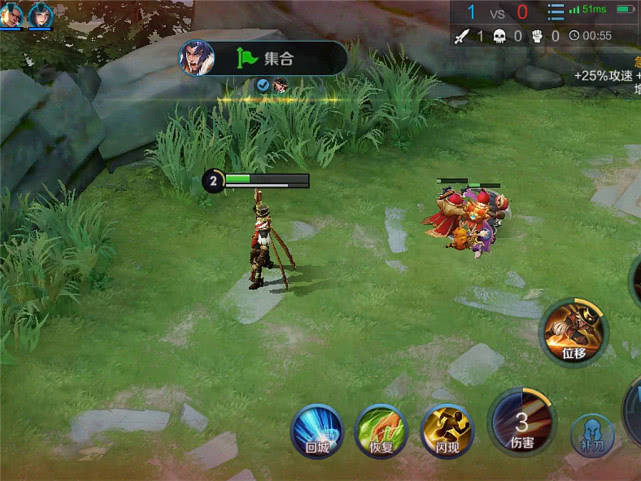Use the 恢复 heal spell

point(381,431)
